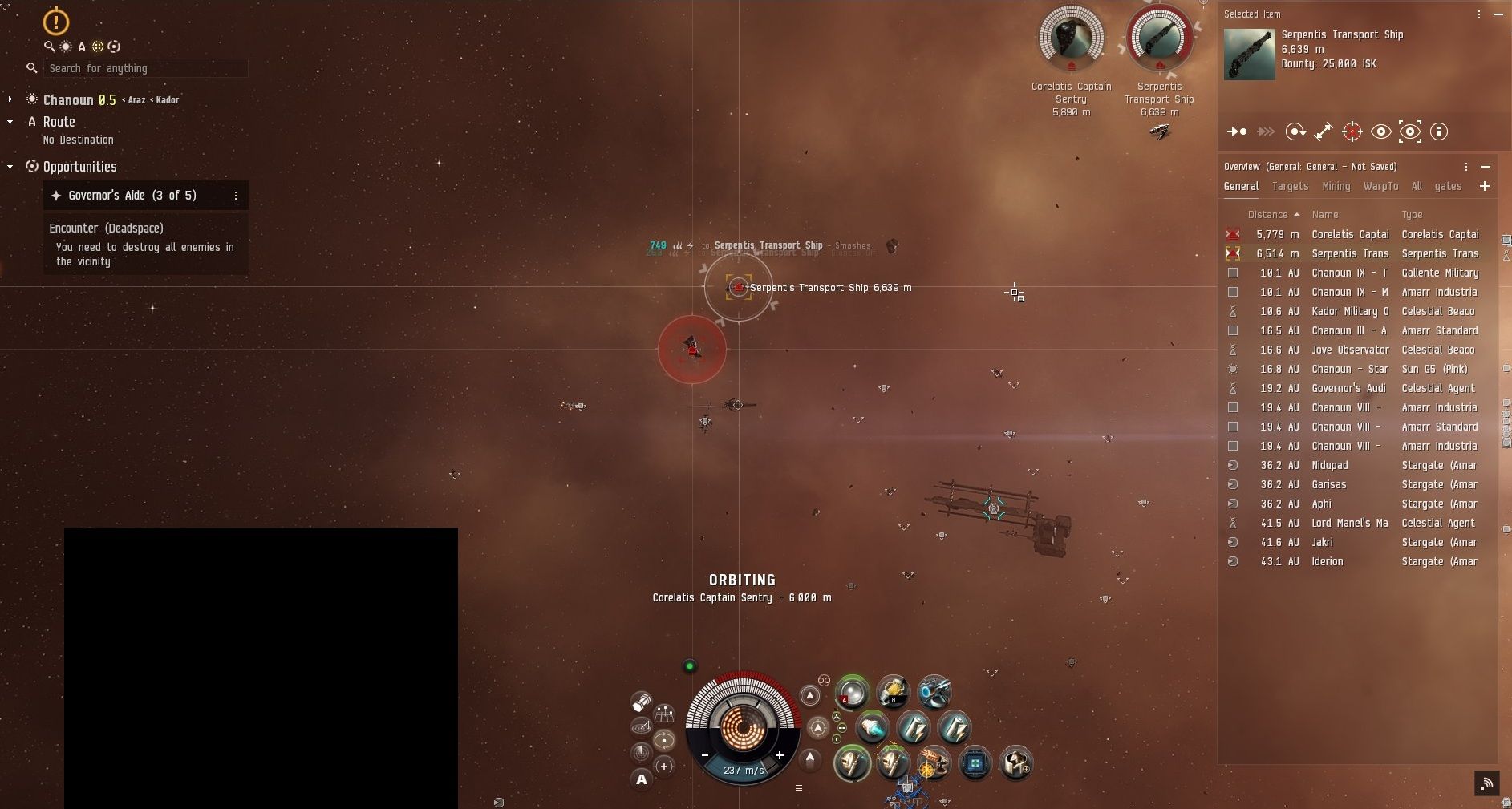Click the Search for anything field

point(144,69)
